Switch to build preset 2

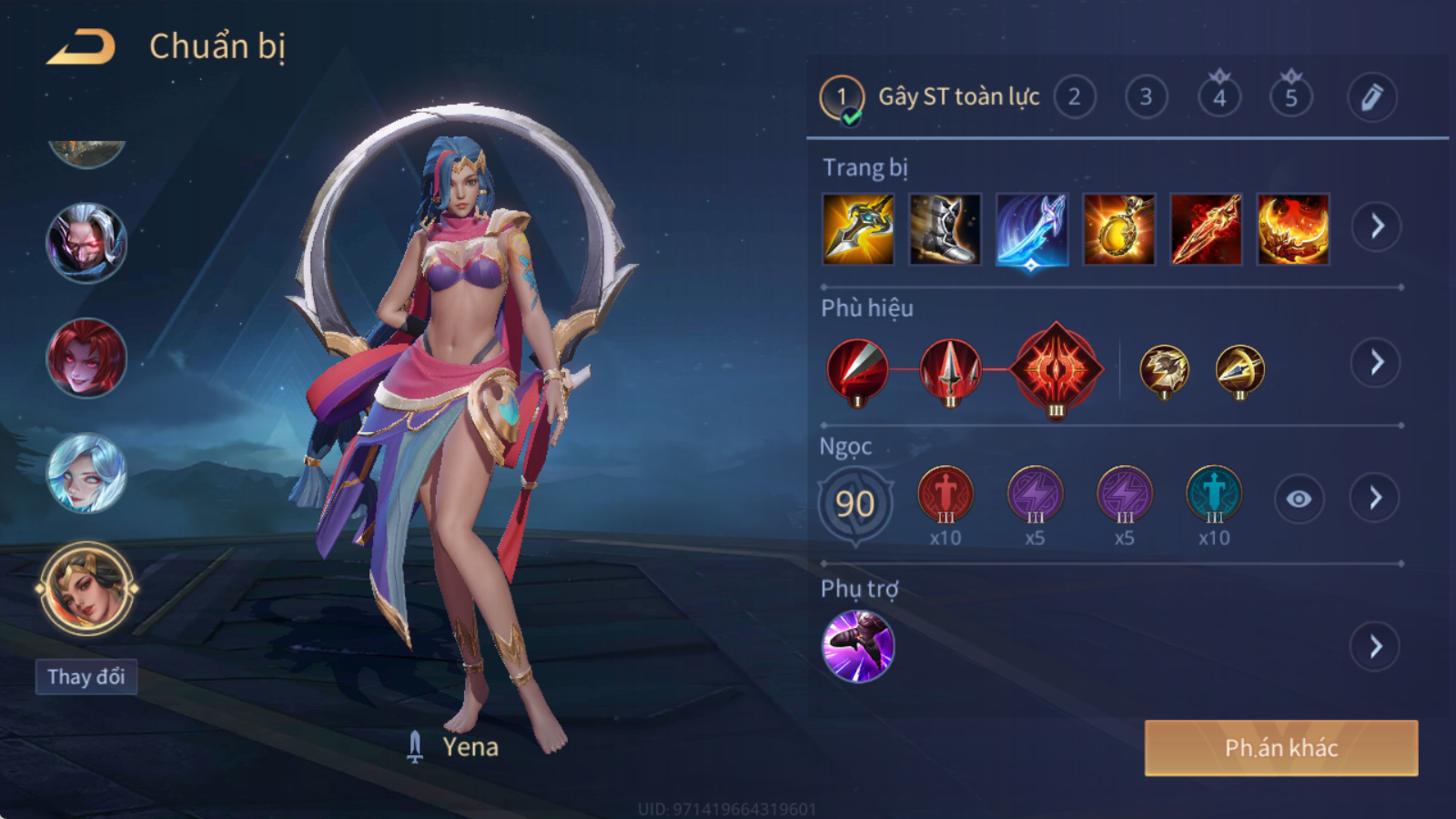click(1075, 97)
